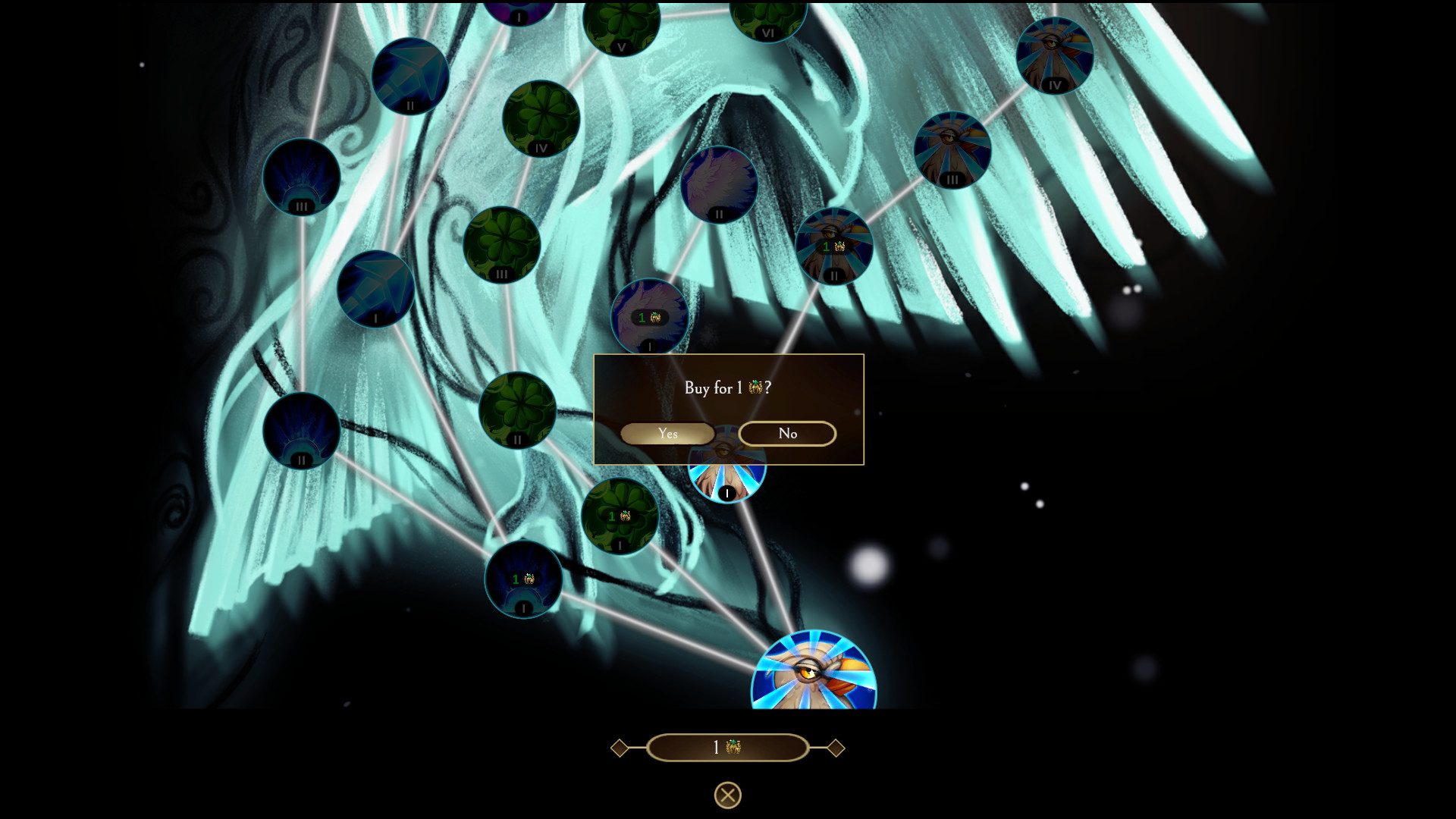The width and height of the screenshot is (1456, 819).
Task: Select the eagle II node priced at 1
Action: click(x=833, y=246)
